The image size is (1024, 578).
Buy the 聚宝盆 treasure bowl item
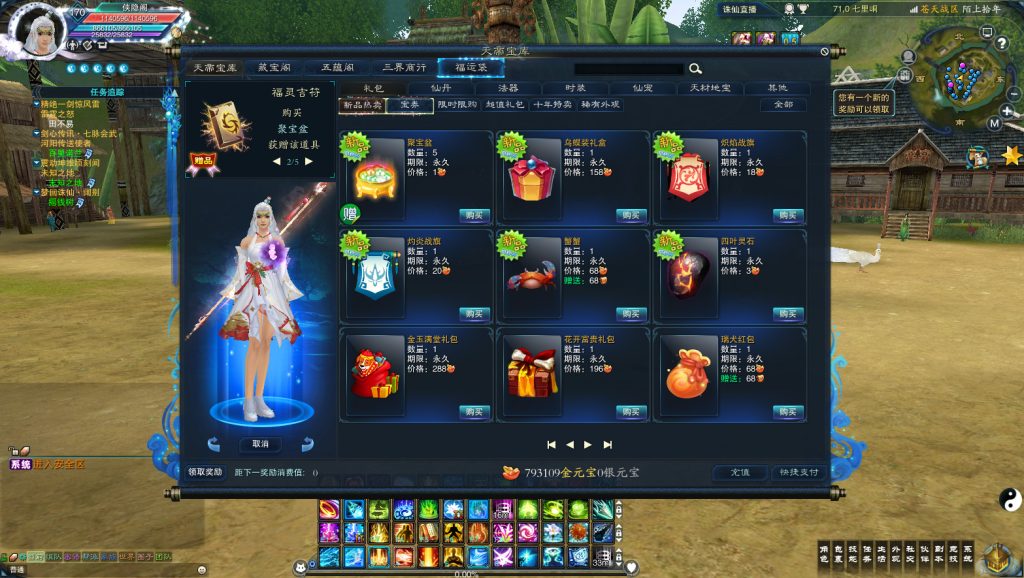[474, 216]
